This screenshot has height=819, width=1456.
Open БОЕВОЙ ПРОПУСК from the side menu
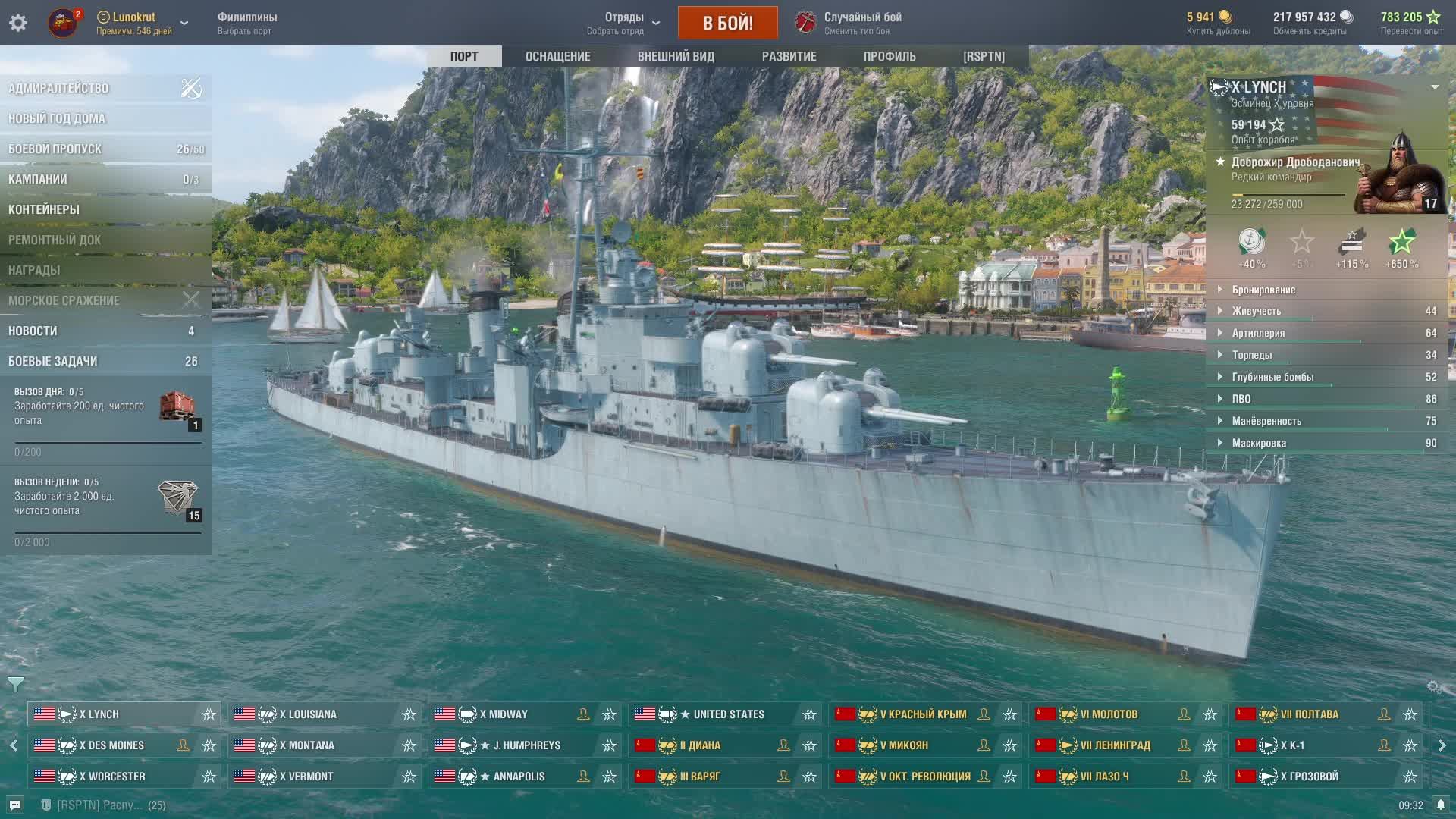point(55,149)
